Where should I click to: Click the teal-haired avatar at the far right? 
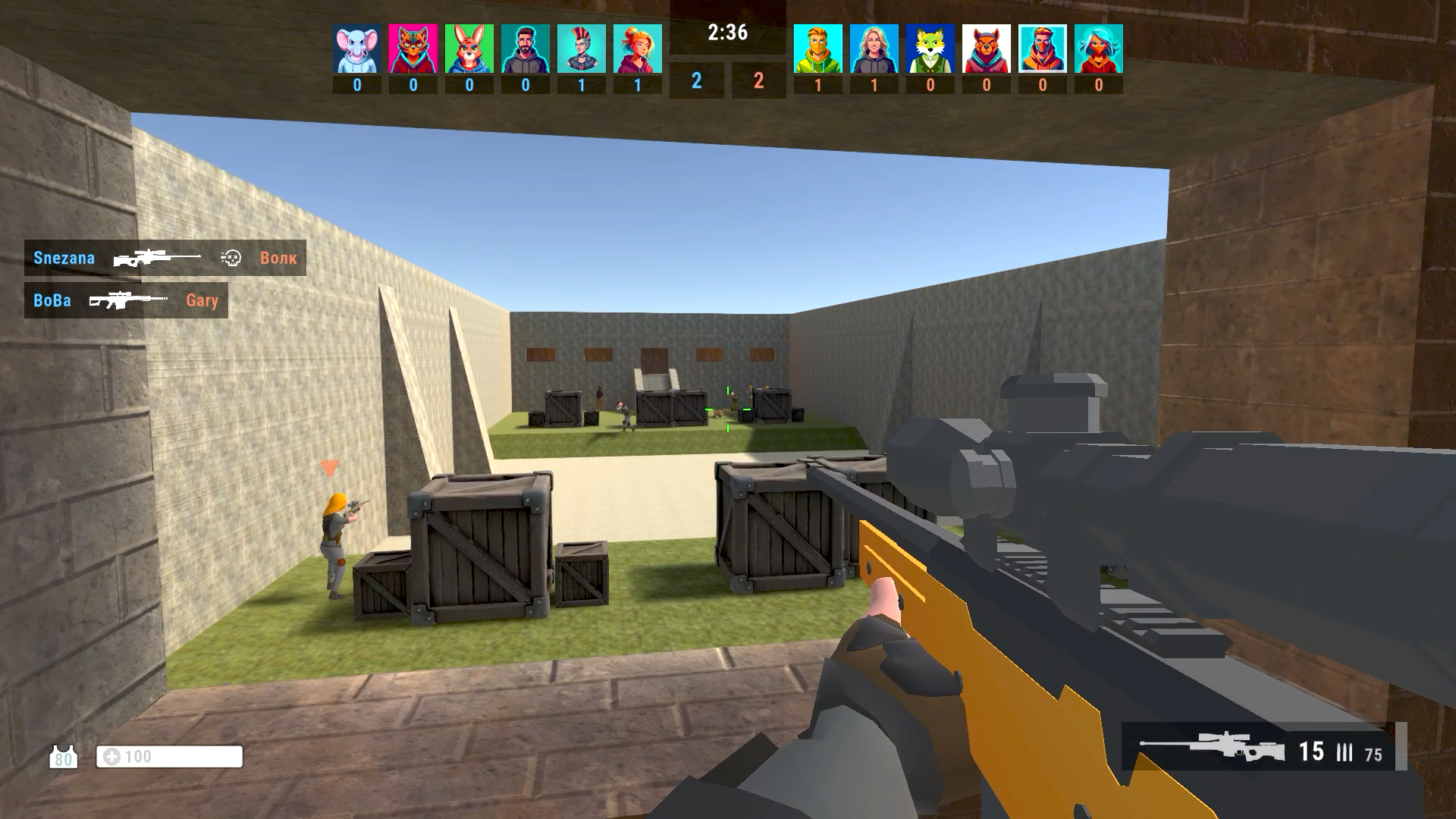coord(1097,48)
